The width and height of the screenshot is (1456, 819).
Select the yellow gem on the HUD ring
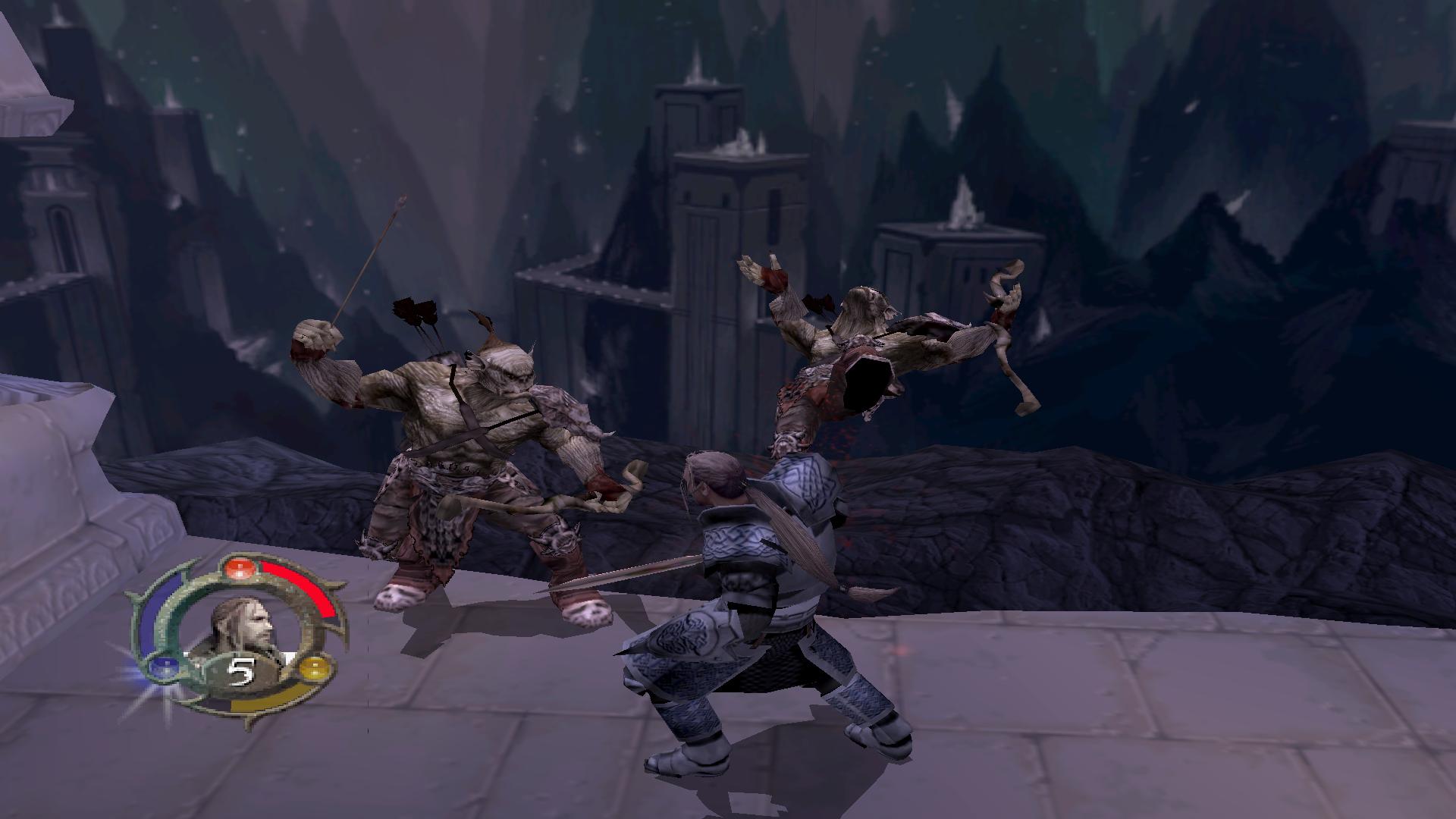point(315,670)
